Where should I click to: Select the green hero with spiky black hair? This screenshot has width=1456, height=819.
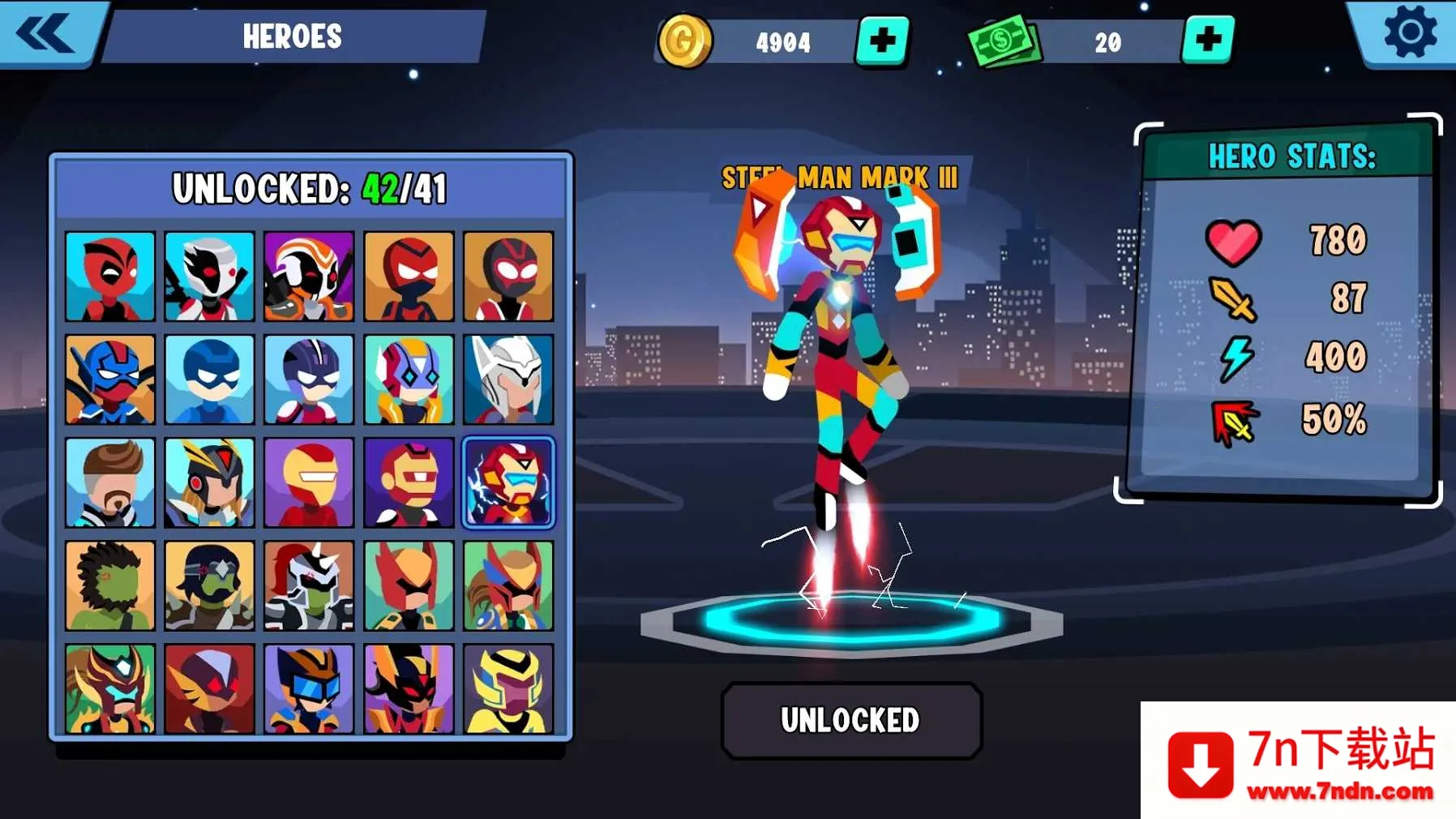110,586
